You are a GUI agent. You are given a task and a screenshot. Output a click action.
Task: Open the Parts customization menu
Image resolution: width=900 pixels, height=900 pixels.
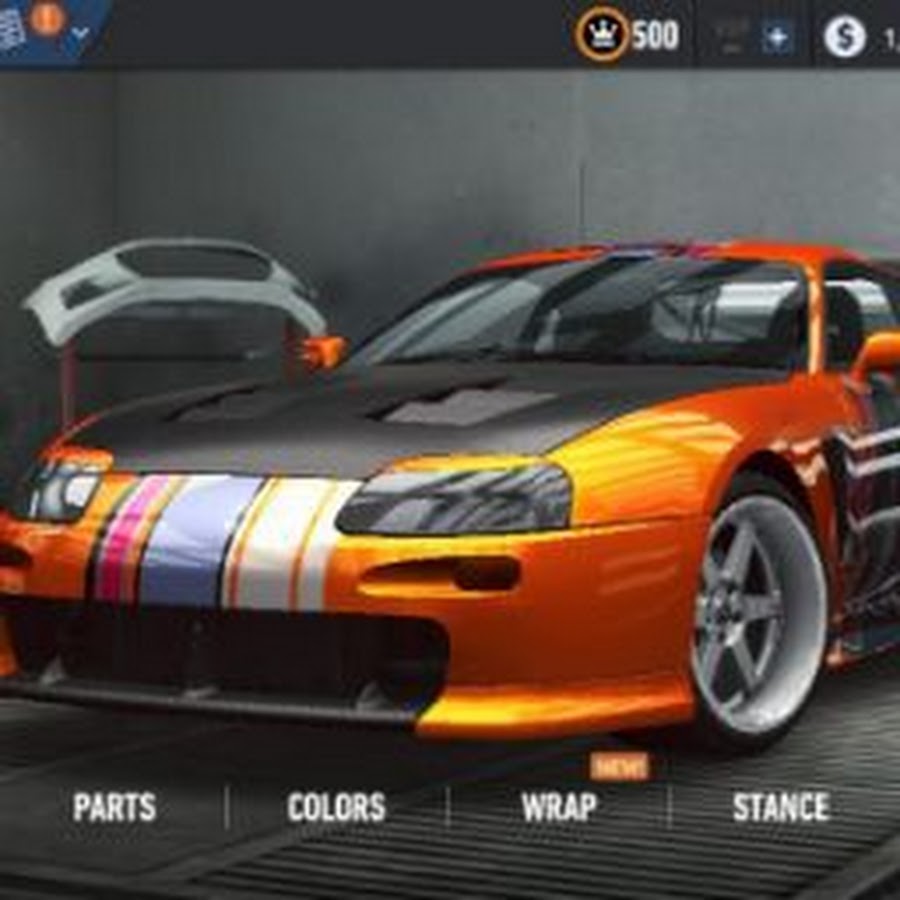114,807
